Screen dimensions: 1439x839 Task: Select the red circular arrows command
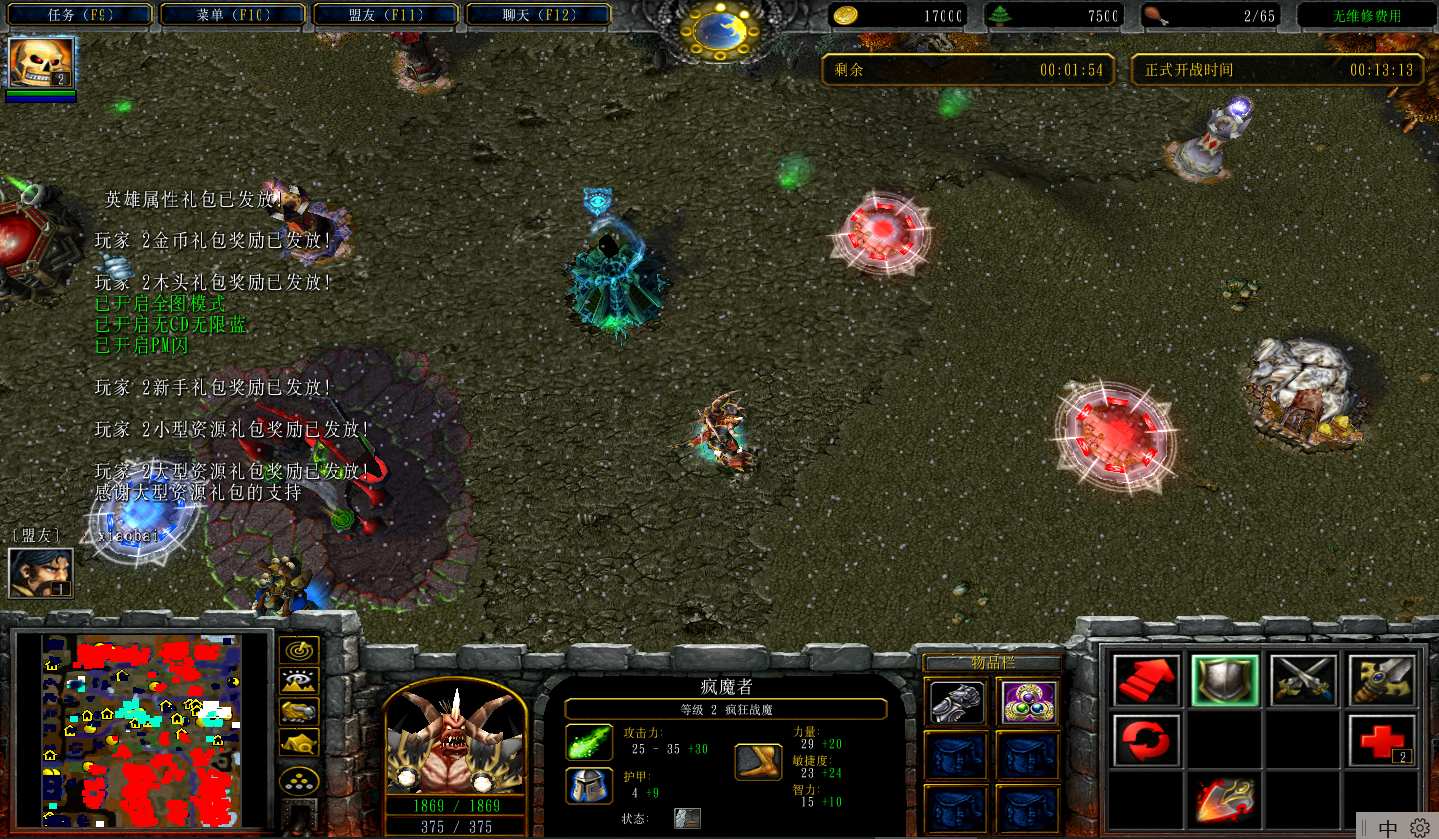[x=1146, y=740]
